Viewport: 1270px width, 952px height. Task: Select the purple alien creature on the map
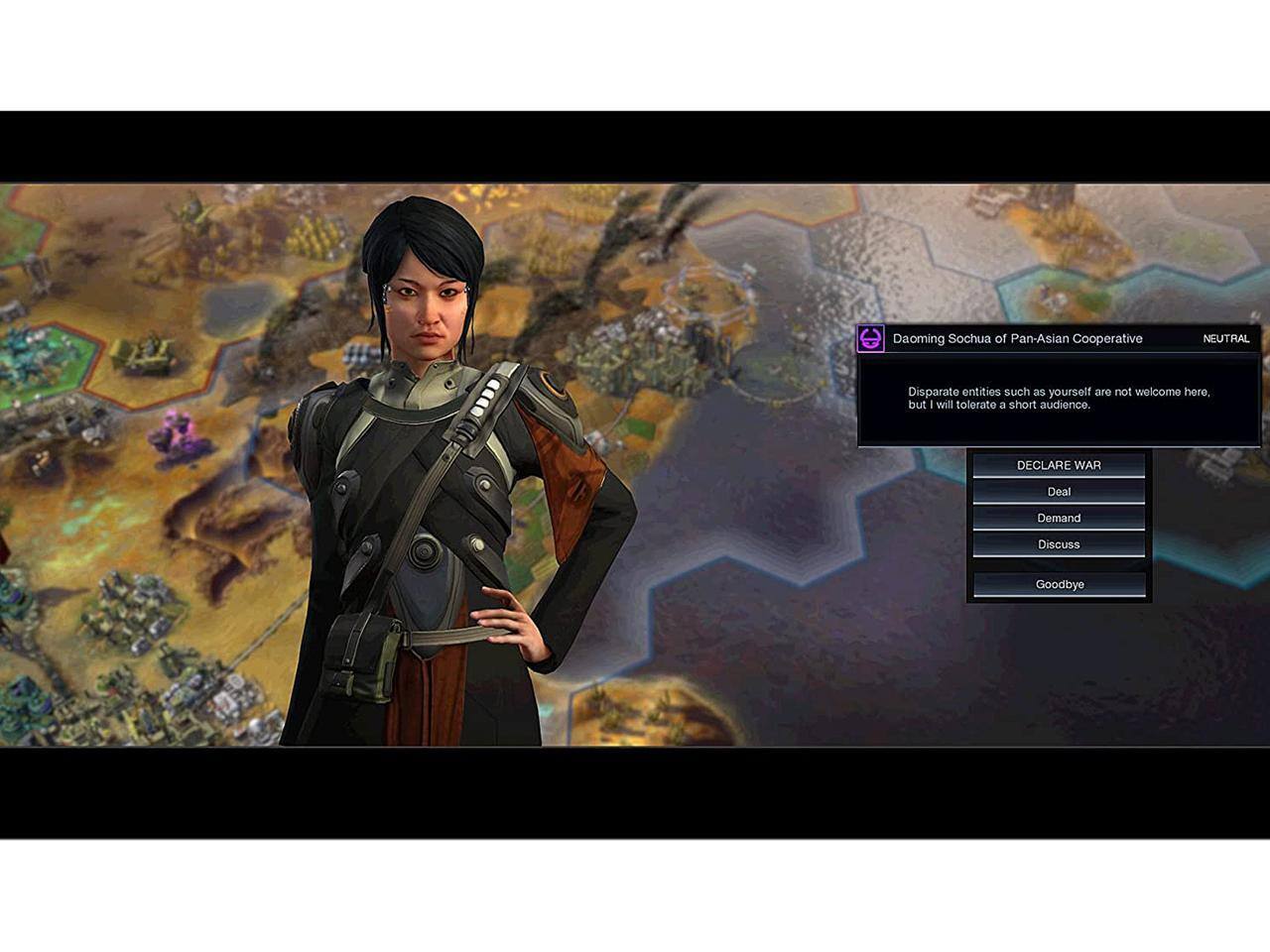pos(179,433)
